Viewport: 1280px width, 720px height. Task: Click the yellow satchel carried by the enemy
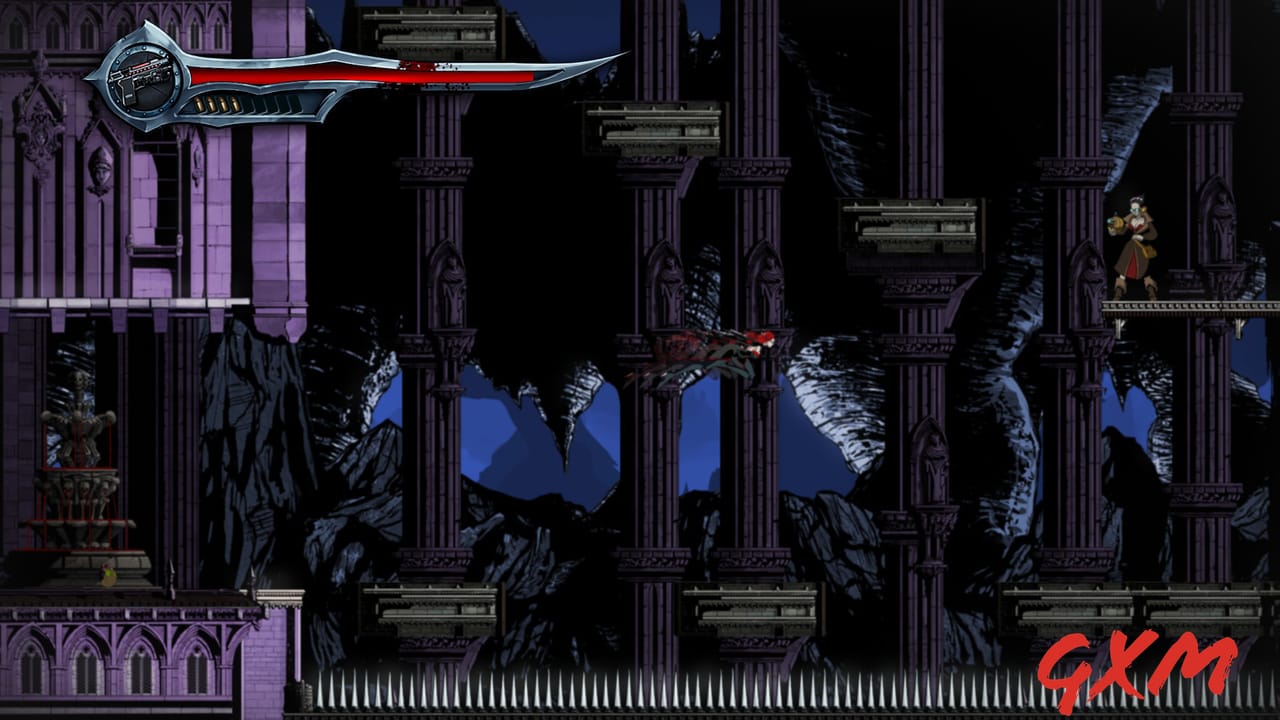click(x=1148, y=251)
